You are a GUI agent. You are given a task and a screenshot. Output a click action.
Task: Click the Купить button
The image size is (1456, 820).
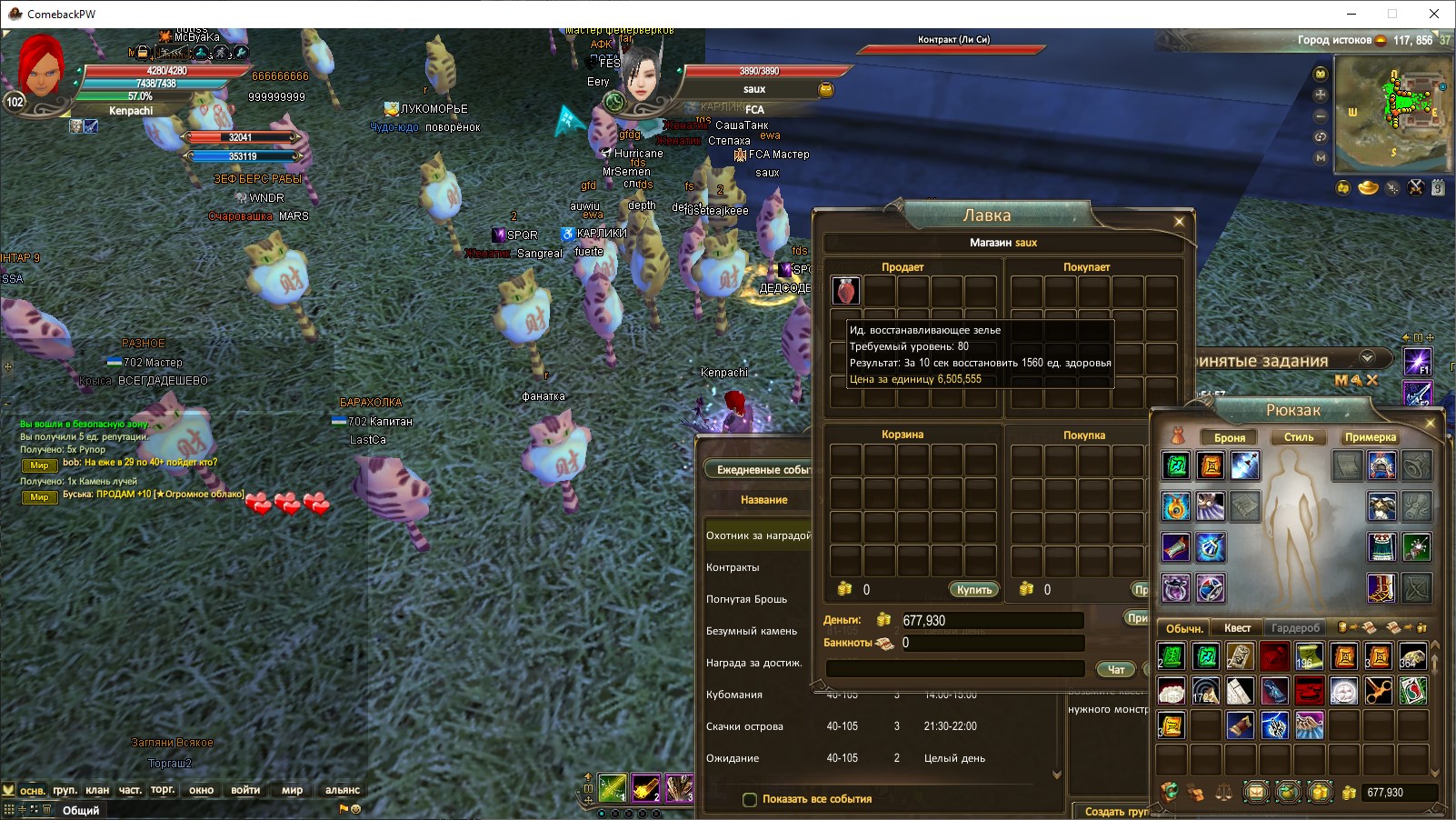tap(973, 590)
